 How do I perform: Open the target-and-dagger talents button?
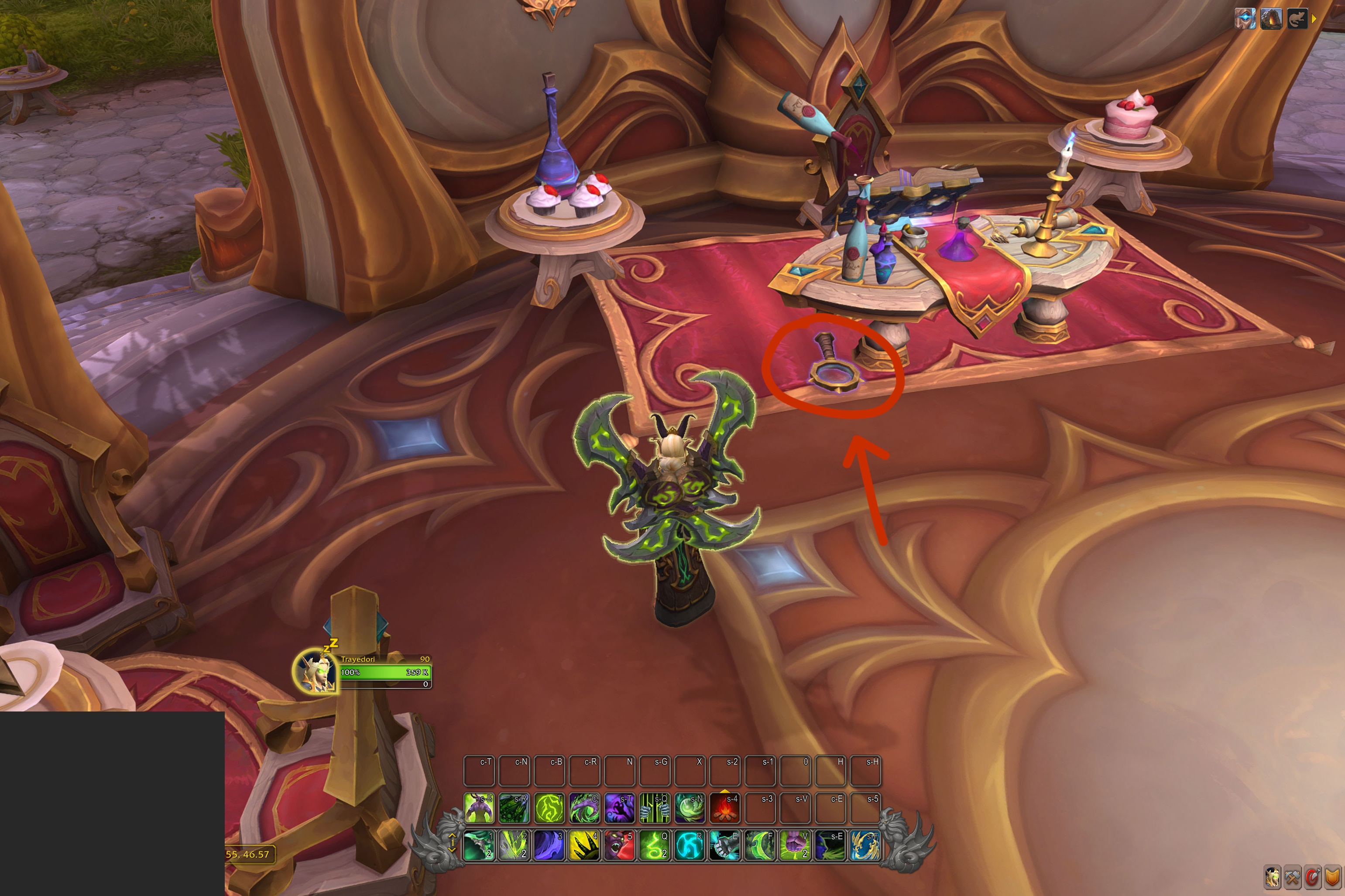point(1312,877)
